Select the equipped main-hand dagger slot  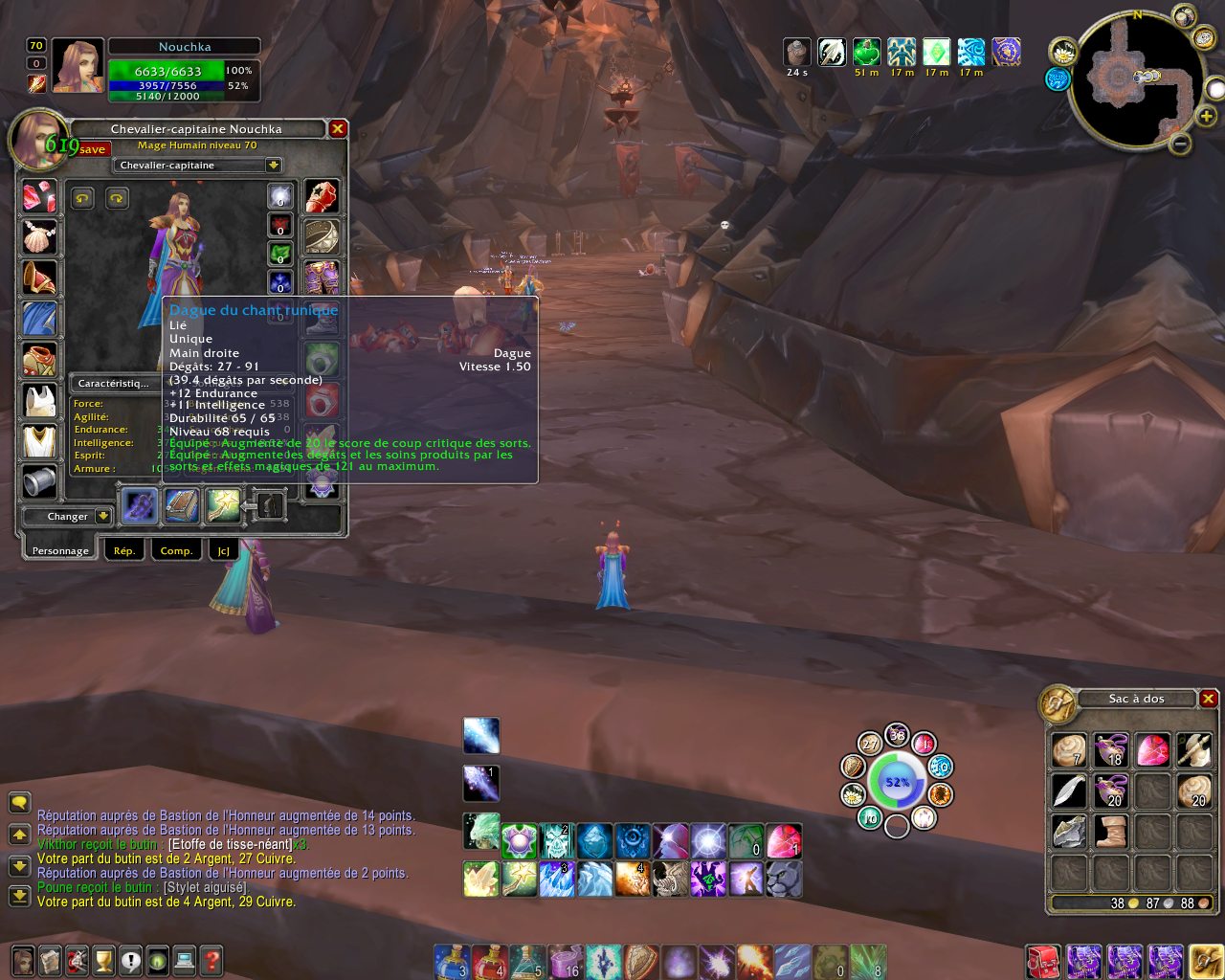pos(140,505)
